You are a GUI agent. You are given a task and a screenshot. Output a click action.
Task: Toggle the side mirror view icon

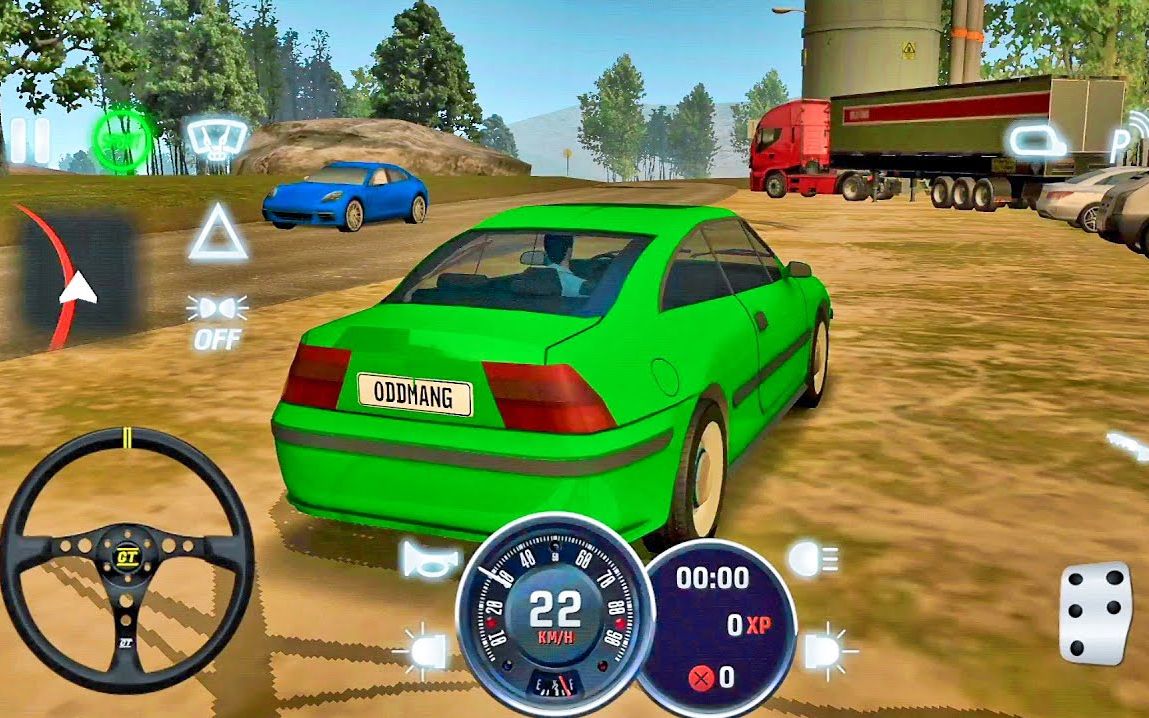coord(1034,140)
